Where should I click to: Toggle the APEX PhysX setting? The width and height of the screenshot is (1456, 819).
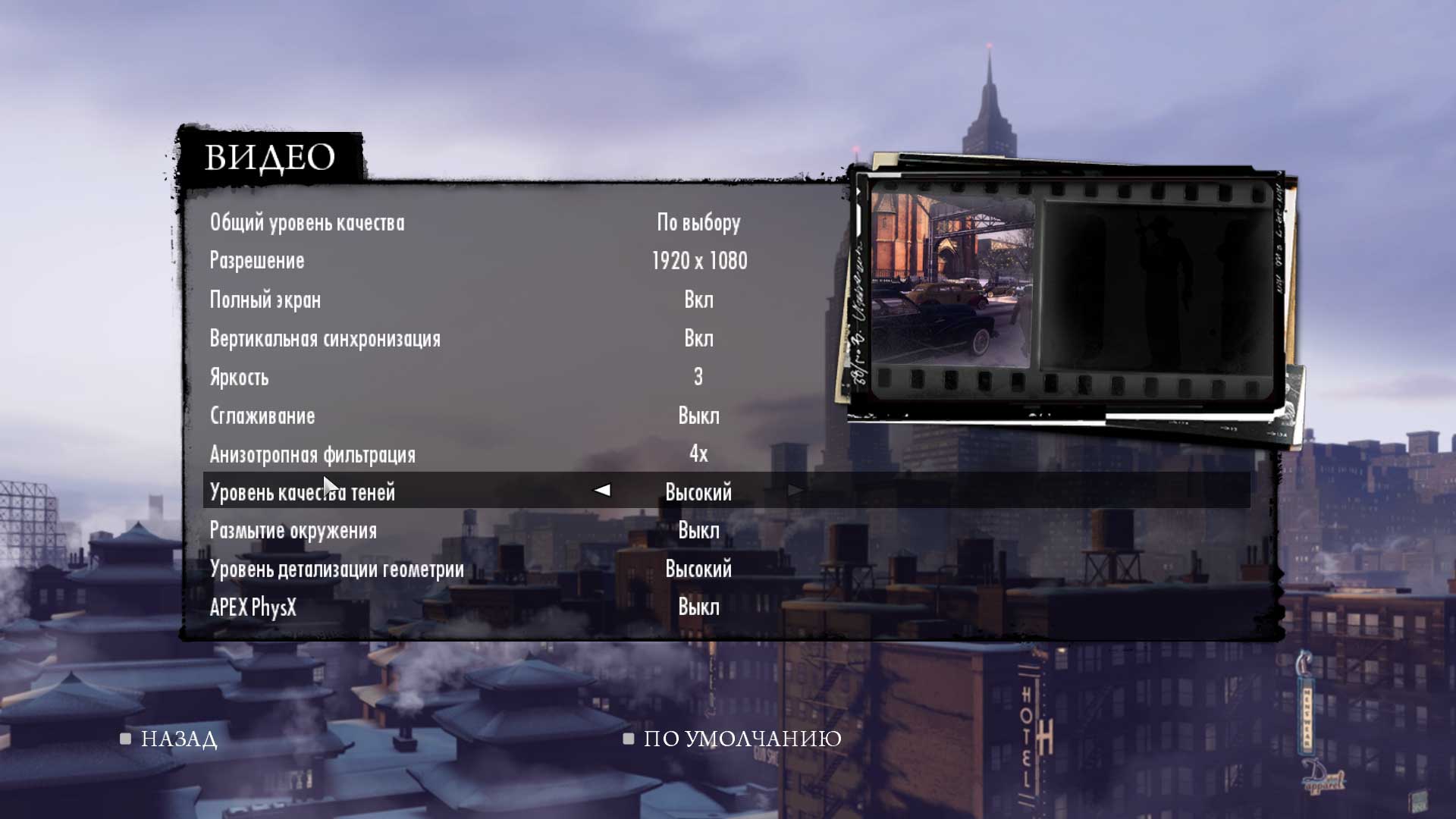pyautogui.click(x=253, y=608)
